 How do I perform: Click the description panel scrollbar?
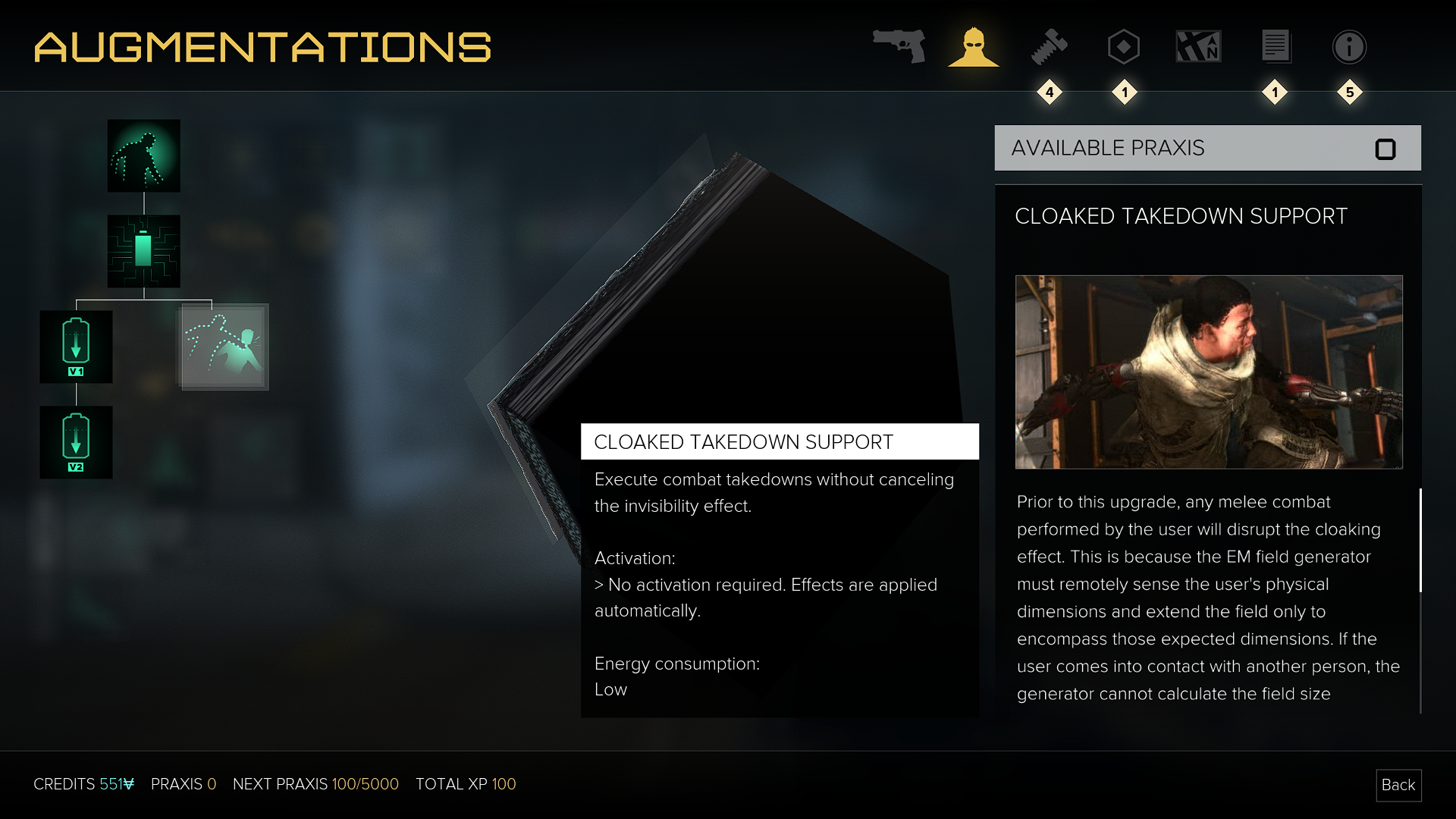coord(1420,540)
